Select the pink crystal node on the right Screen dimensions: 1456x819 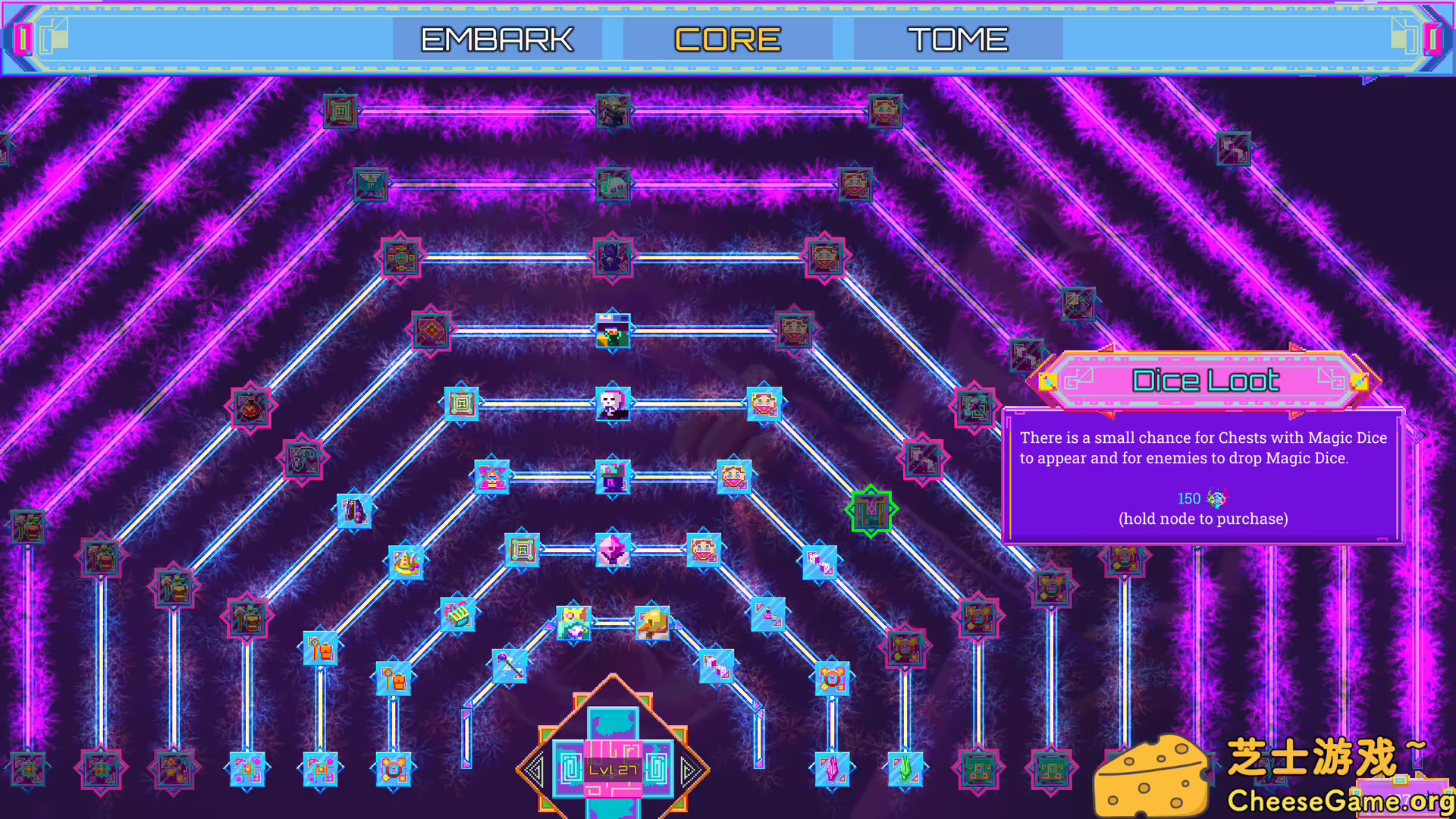point(833,768)
